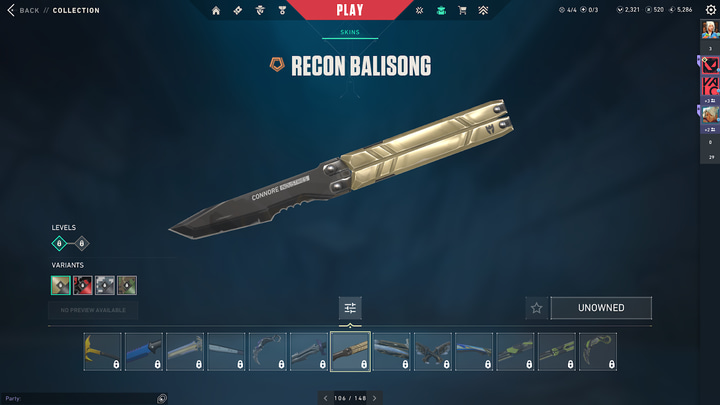This screenshot has width=720, height=405.
Task: Select the second locked level diamond
Action: pyautogui.click(x=82, y=243)
